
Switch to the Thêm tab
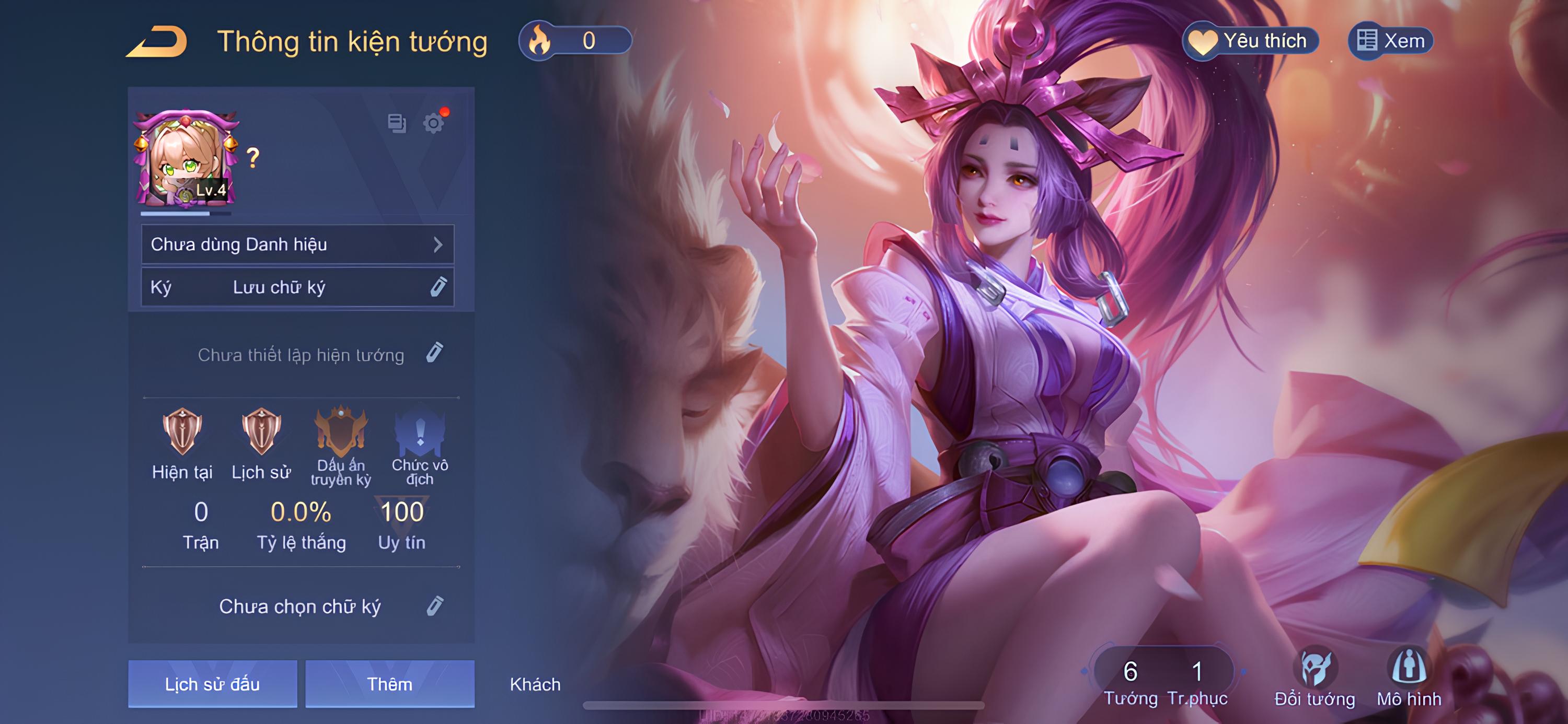pos(389,684)
